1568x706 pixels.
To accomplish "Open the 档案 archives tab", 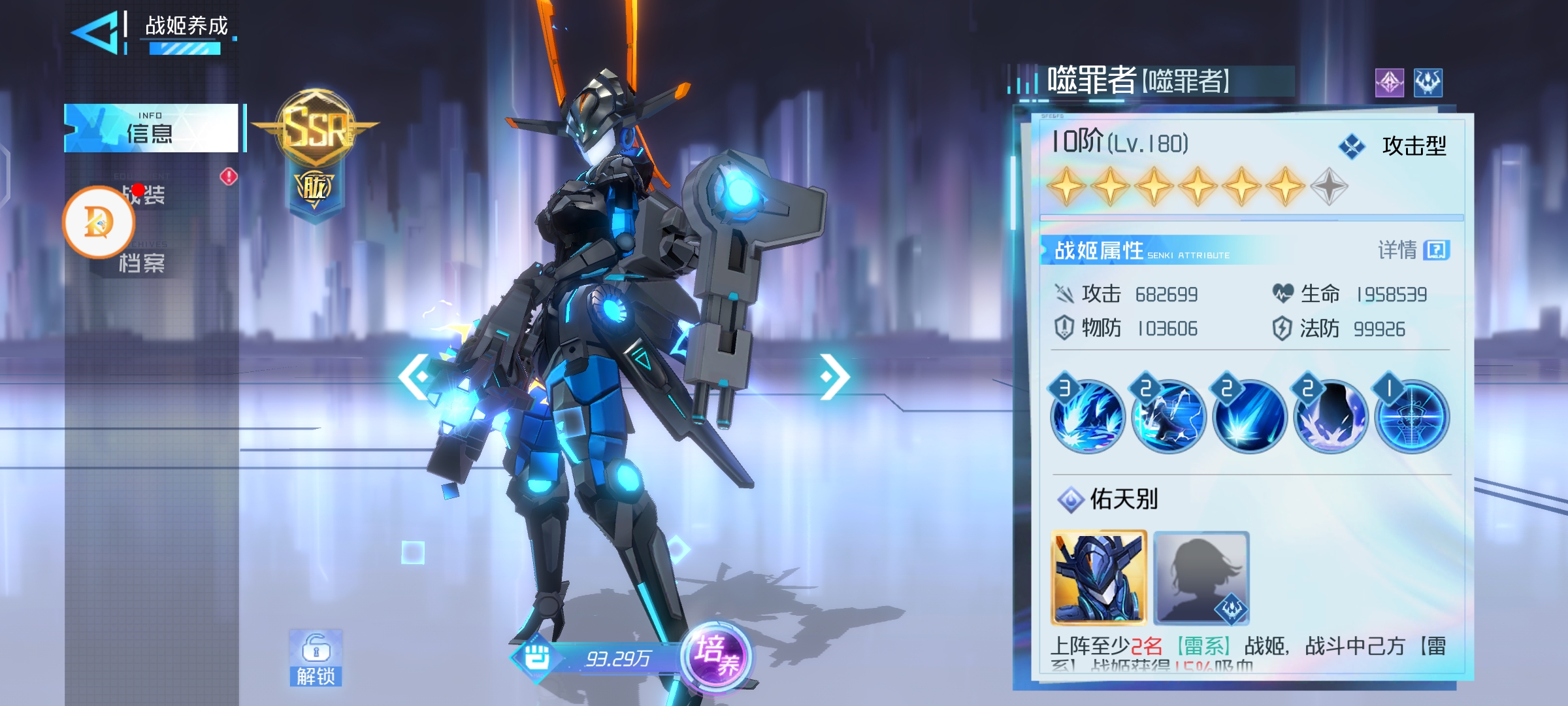I will pos(142,263).
